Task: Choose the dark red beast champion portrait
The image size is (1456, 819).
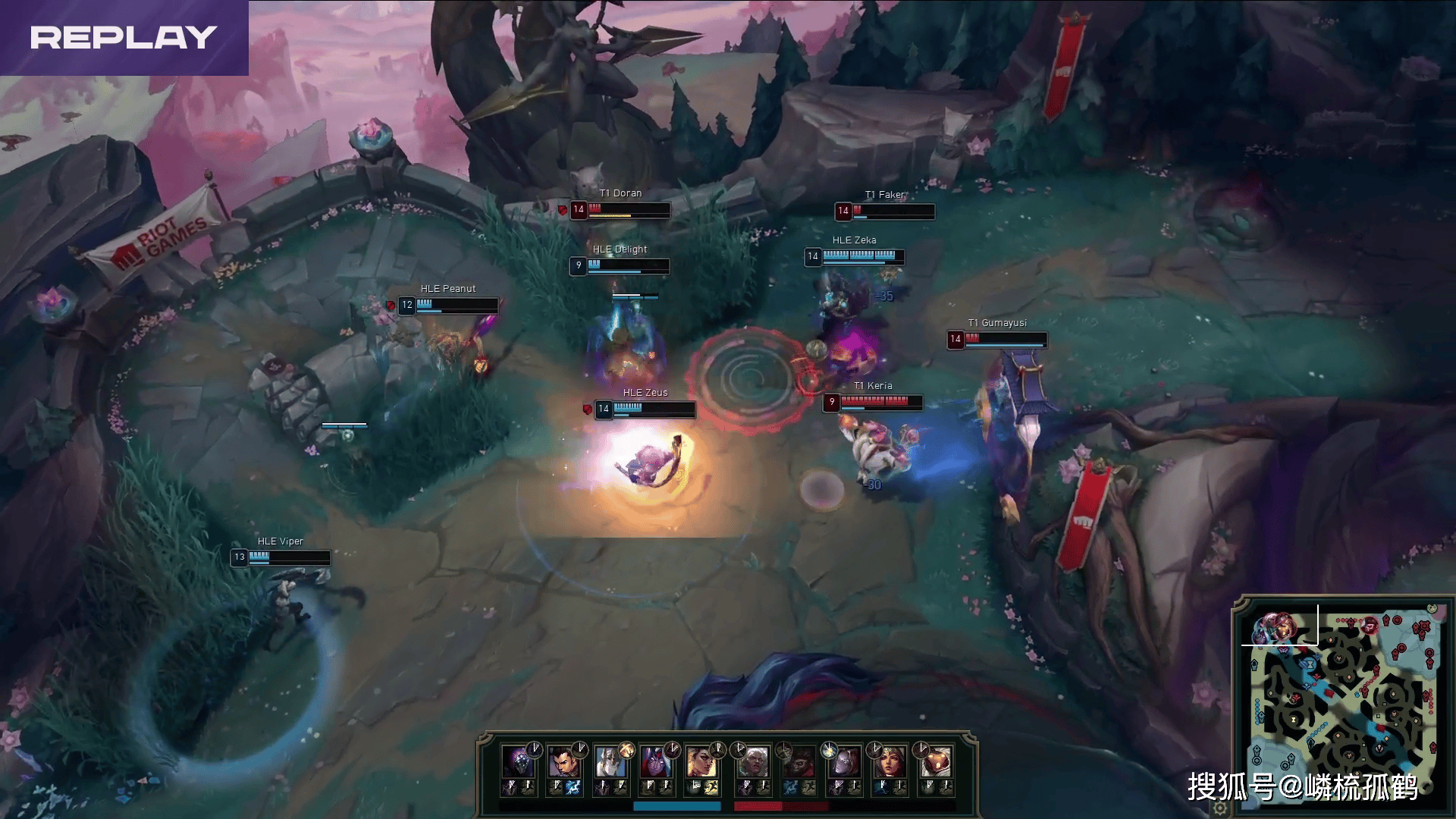Action: [x=799, y=761]
